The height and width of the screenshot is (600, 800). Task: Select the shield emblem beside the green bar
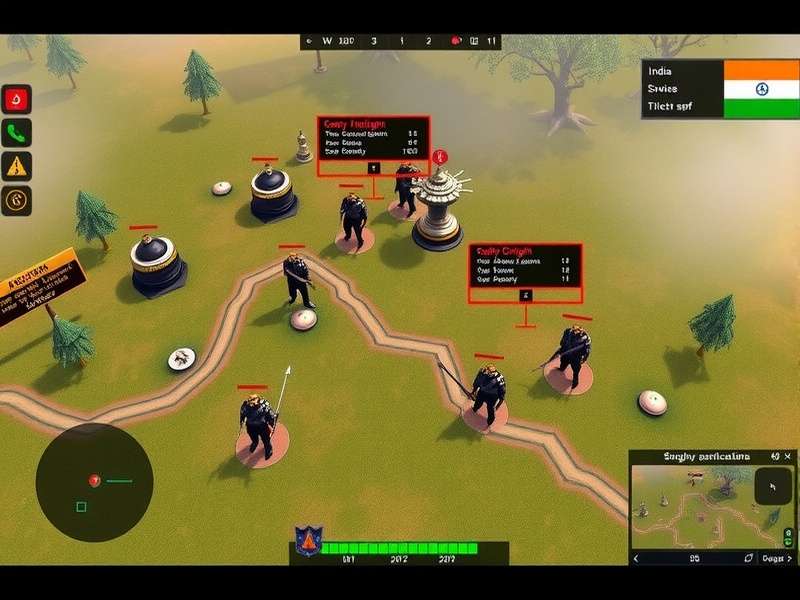click(x=307, y=541)
